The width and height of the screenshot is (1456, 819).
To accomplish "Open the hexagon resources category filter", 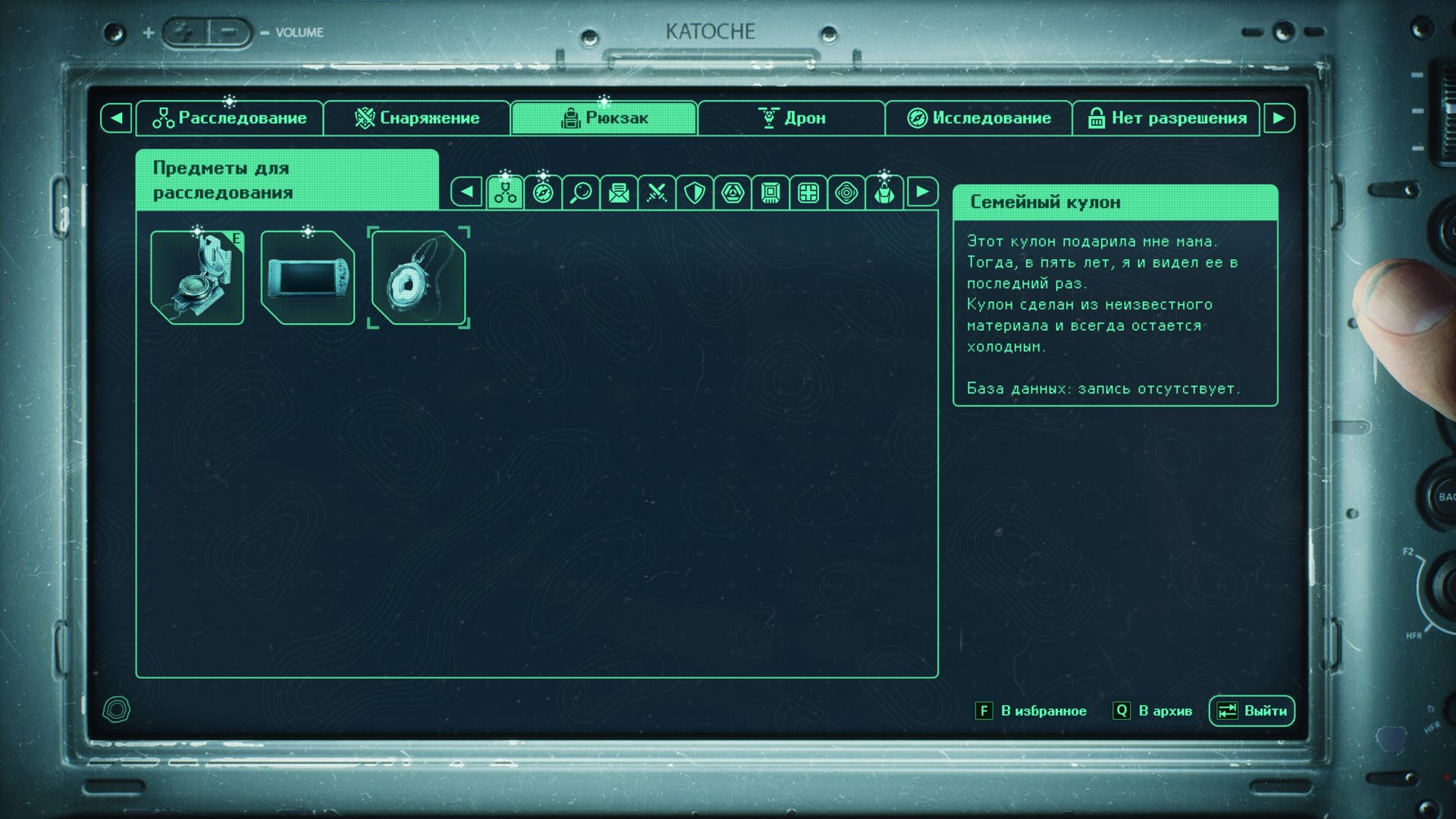I will click(733, 193).
